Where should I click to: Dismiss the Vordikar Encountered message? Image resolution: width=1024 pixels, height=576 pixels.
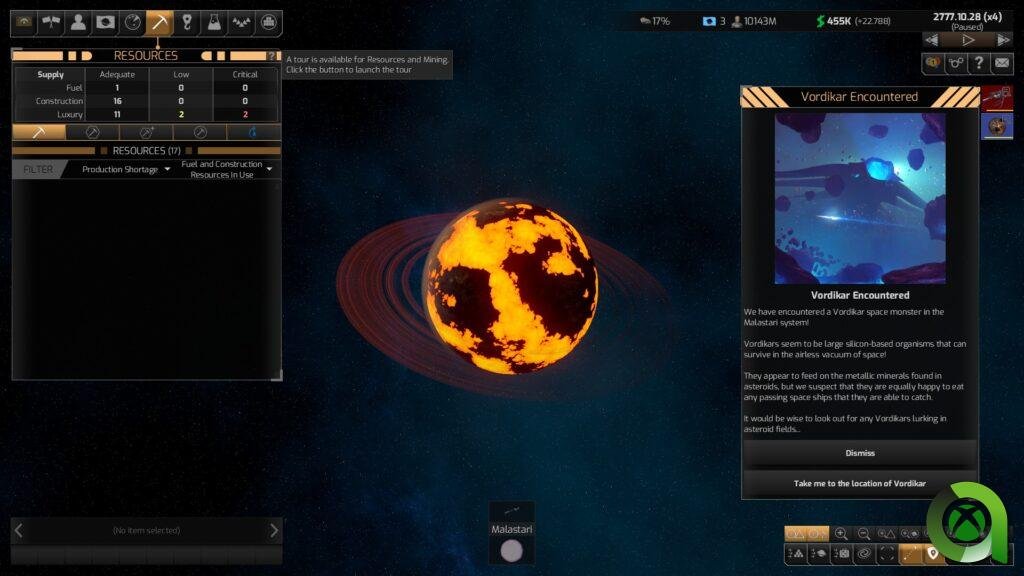(859, 453)
